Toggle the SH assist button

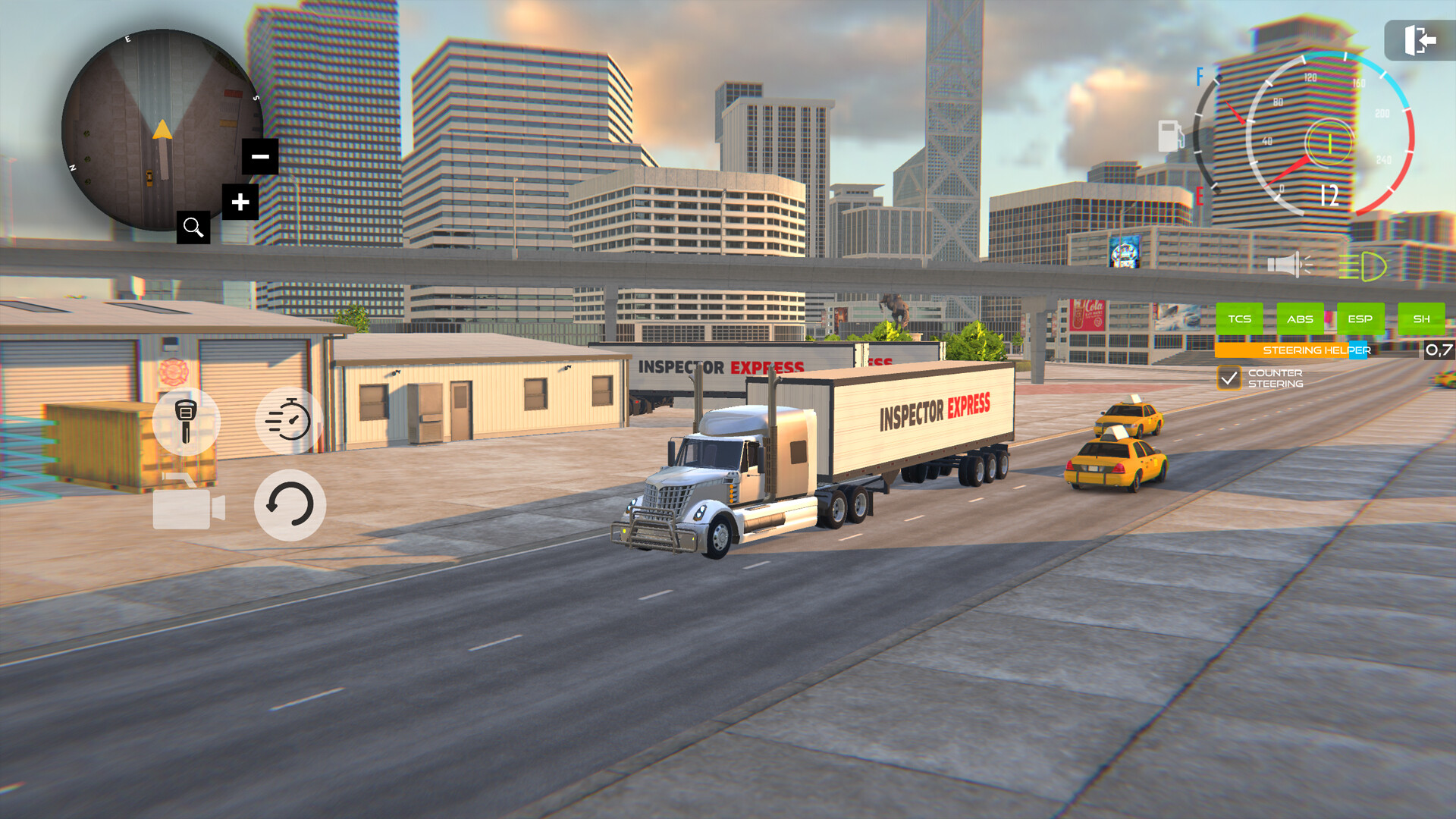tap(1423, 318)
